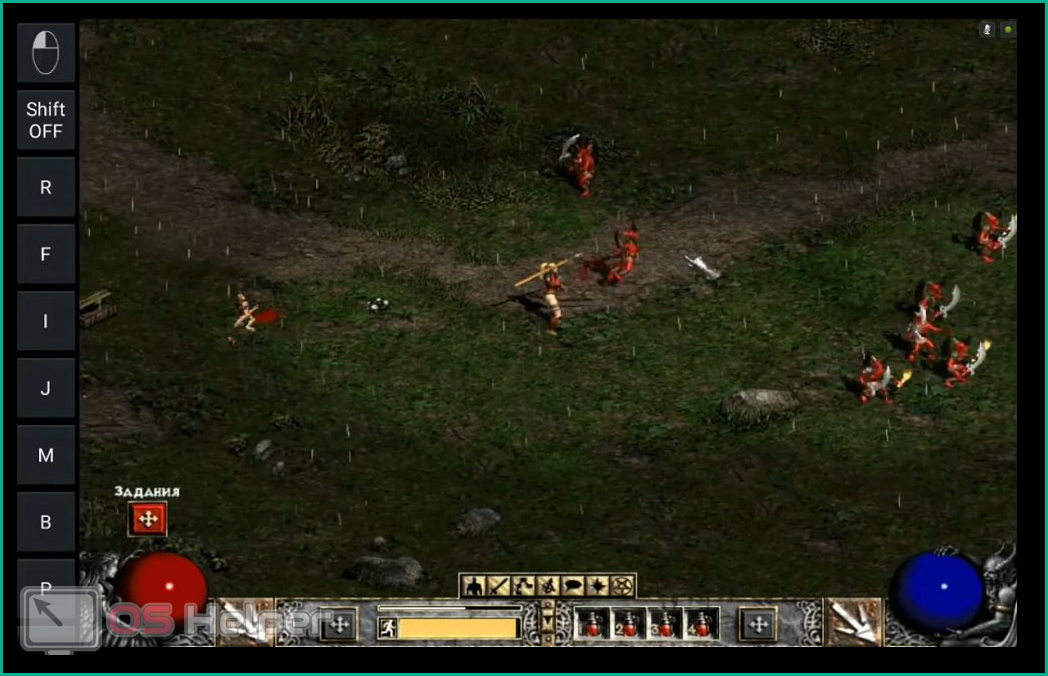1048x676 pixels.
Task: Select the left attack skill icon
Action: point(244,622)
